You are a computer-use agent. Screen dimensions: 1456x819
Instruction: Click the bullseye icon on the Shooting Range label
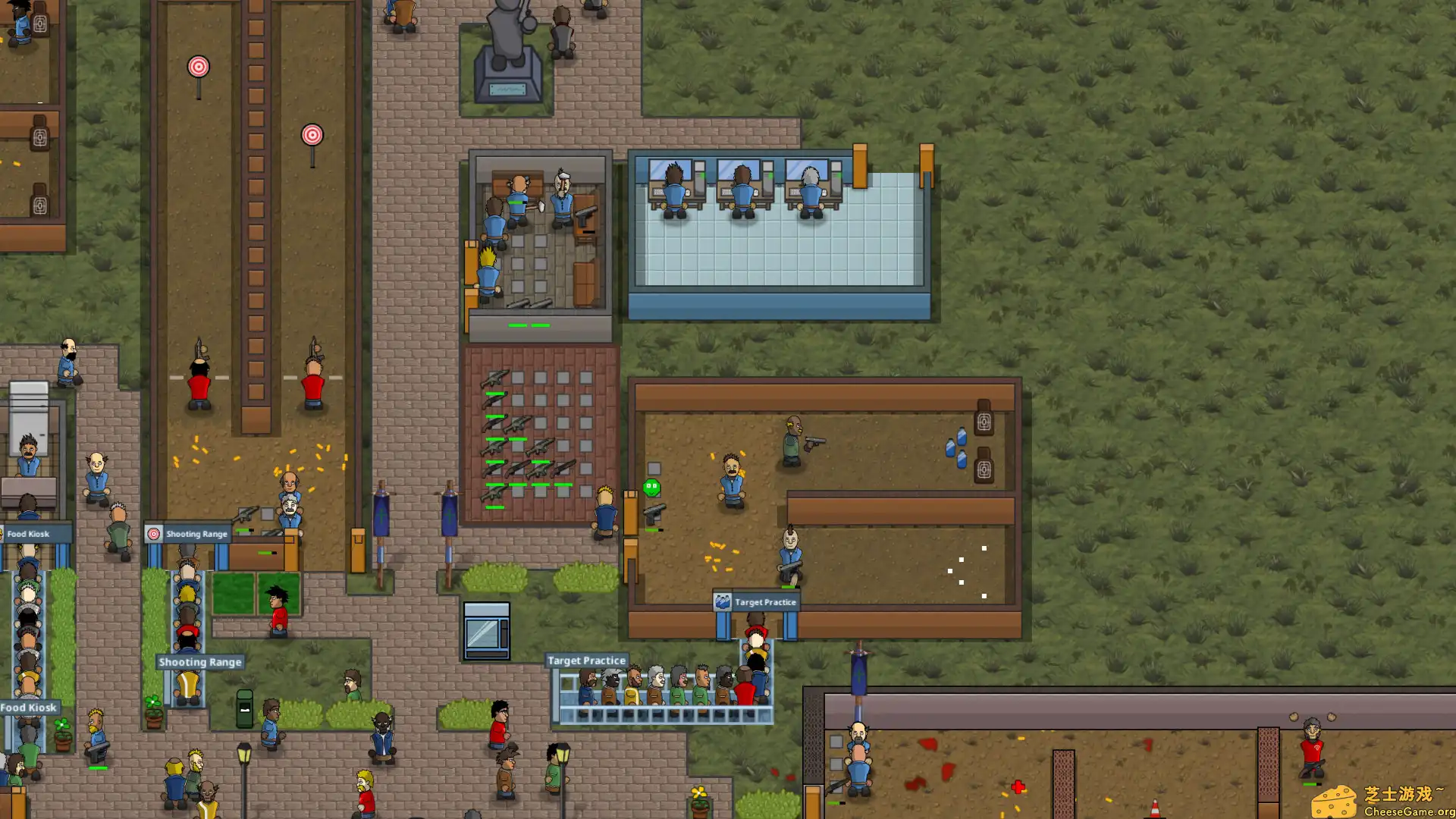point(155,533)
